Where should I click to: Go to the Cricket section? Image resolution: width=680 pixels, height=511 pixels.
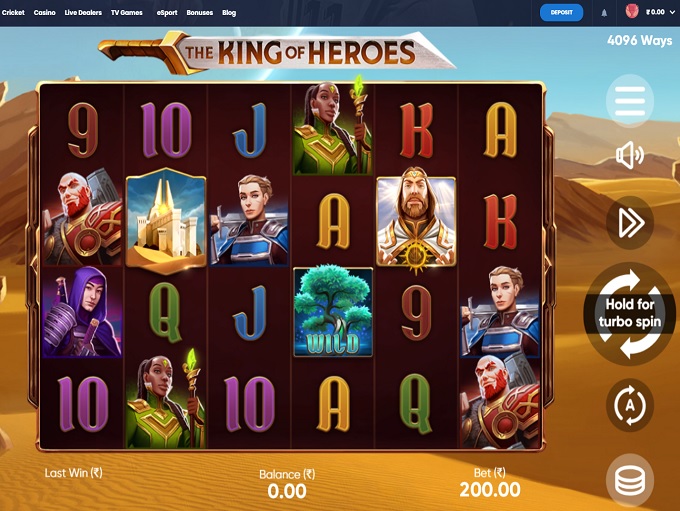(13, 13)
